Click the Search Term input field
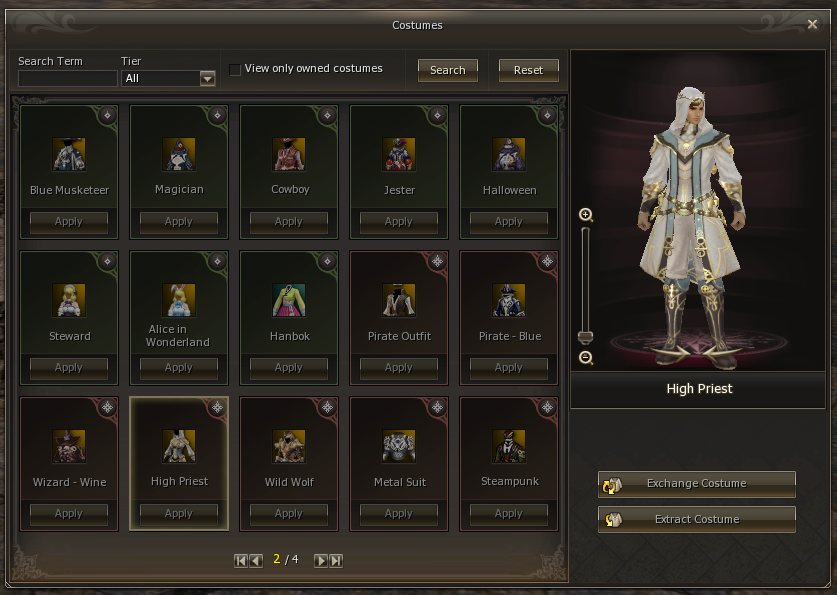The height and width of the screenshot is (595, 837). tap(67, 78)
